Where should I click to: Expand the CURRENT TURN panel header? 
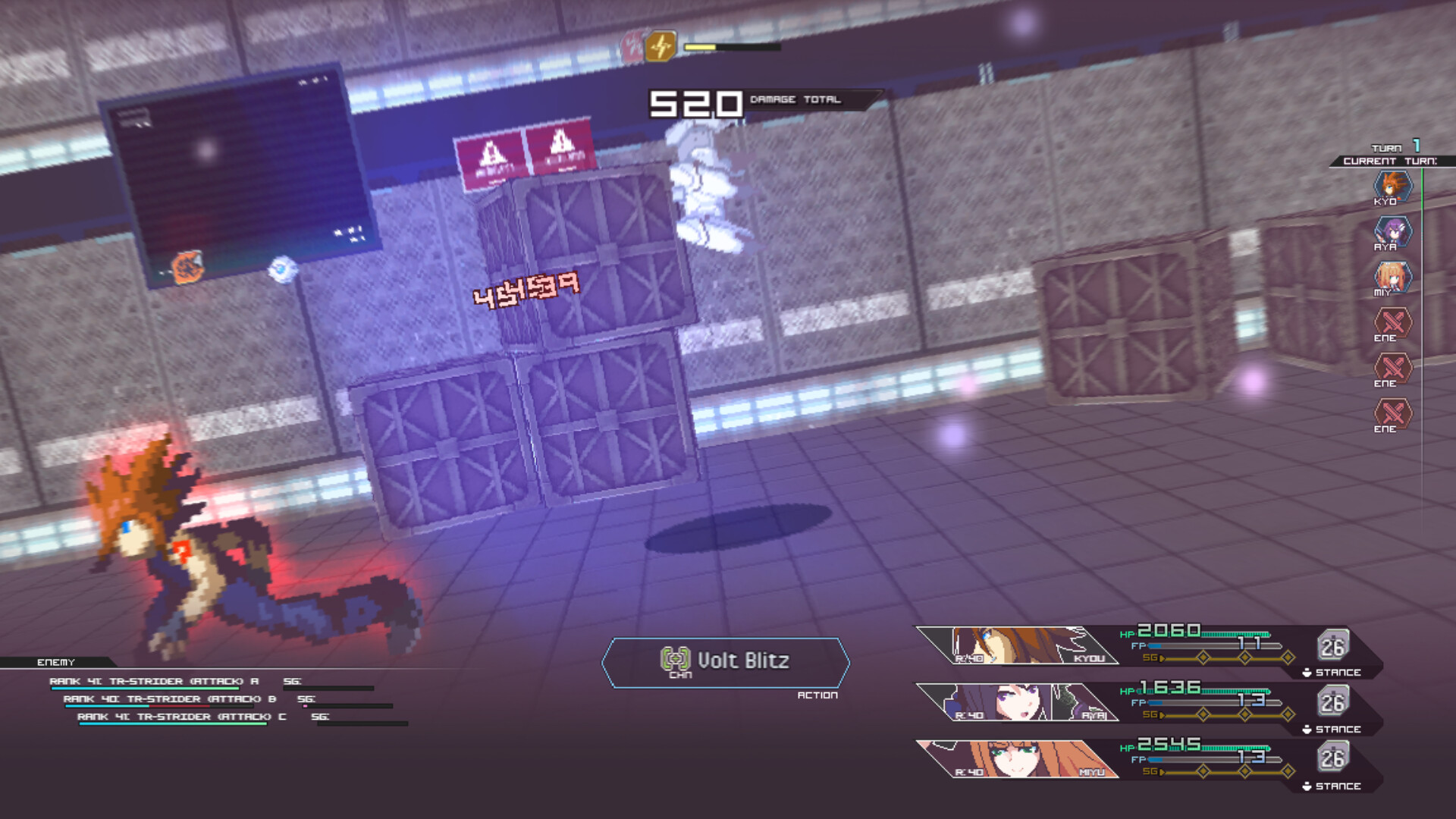coord(1386,160)
